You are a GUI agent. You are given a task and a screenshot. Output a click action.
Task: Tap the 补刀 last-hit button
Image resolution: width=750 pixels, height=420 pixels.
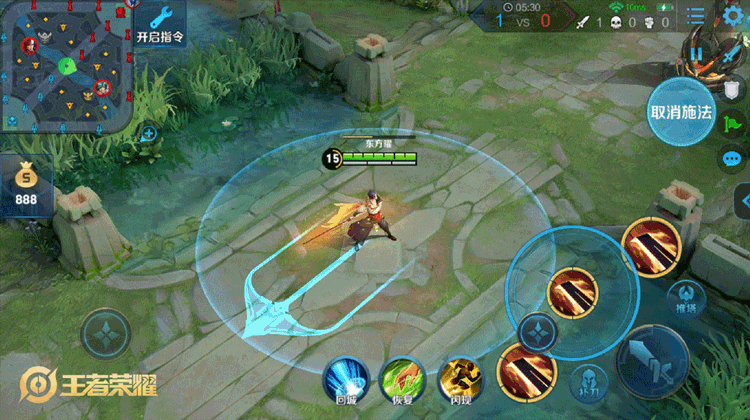pyautogui.click(x=588, y=381)
